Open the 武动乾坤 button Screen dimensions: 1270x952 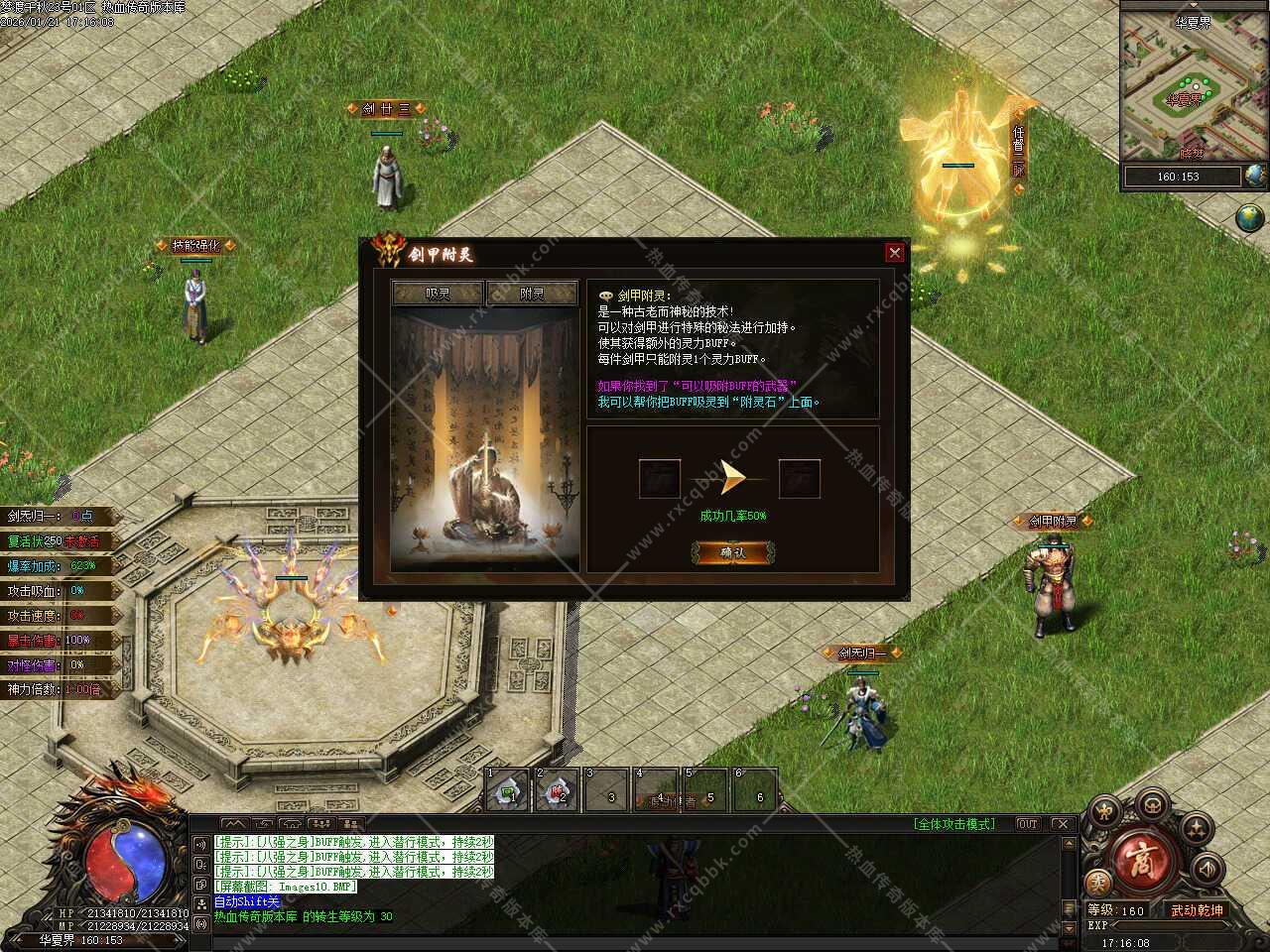click(x=1197, y=910)
